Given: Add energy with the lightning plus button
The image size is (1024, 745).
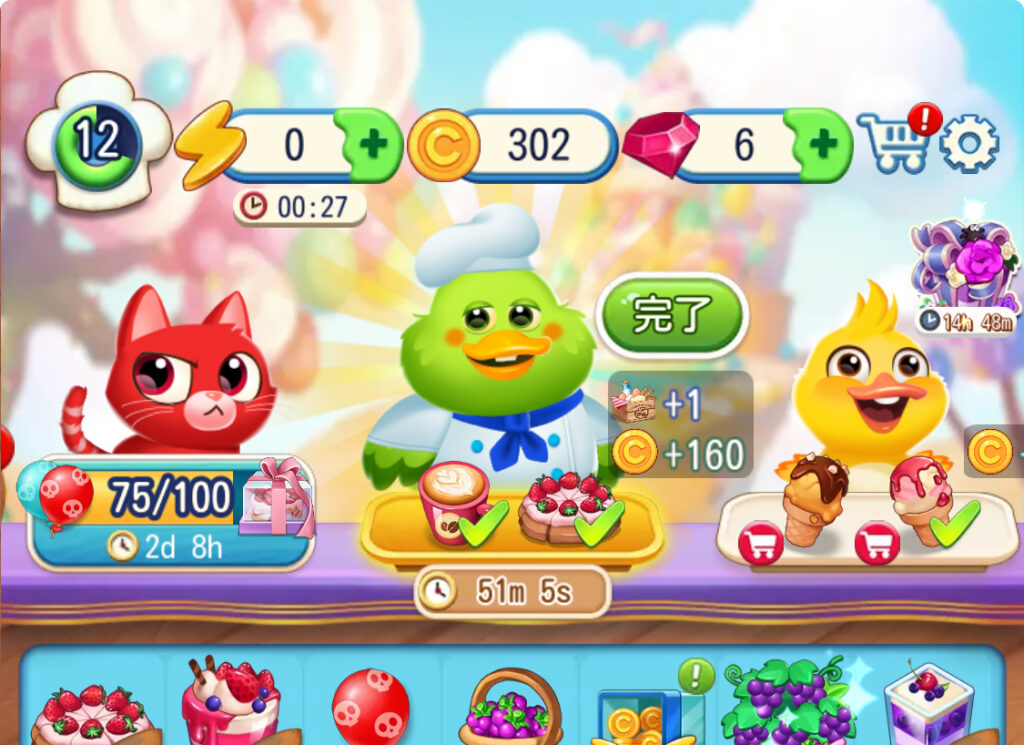Looking at the screenshot, I should (373, 146).
